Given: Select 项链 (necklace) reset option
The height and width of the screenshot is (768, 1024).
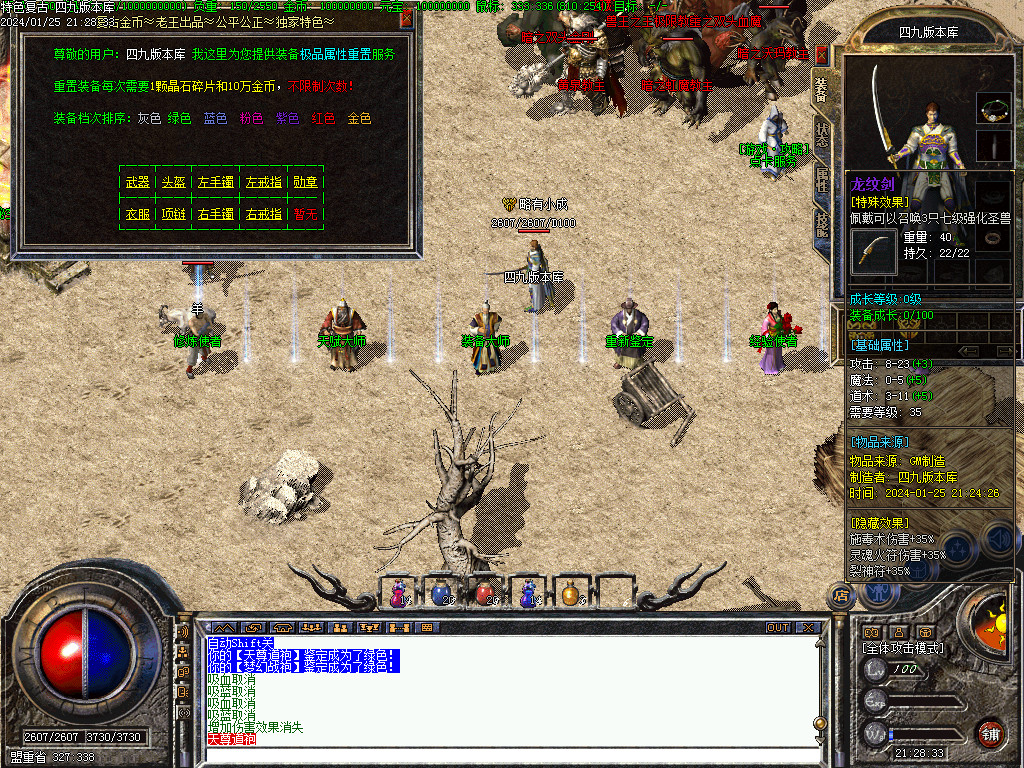Looking at the screenshot, I should [173, 214].
